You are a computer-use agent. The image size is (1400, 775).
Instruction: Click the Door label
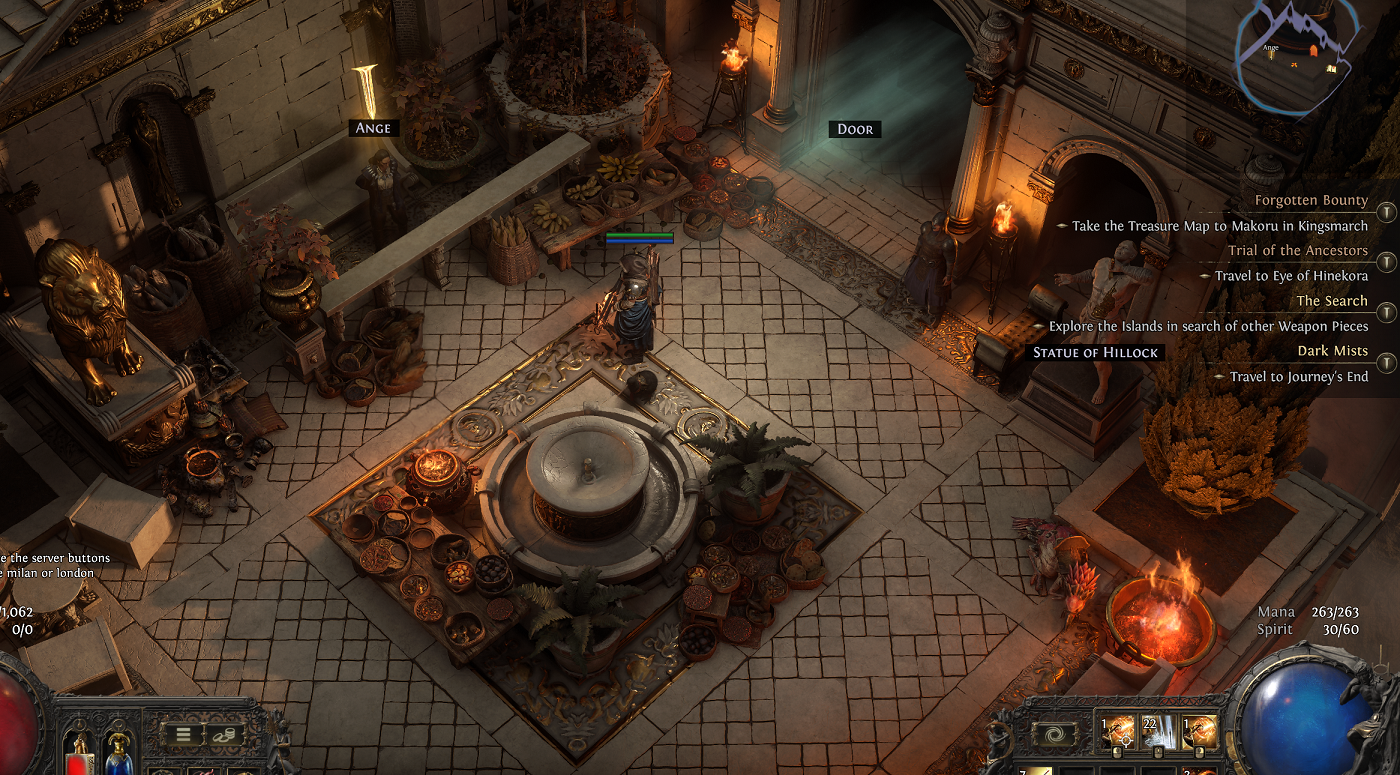[855, 129]
